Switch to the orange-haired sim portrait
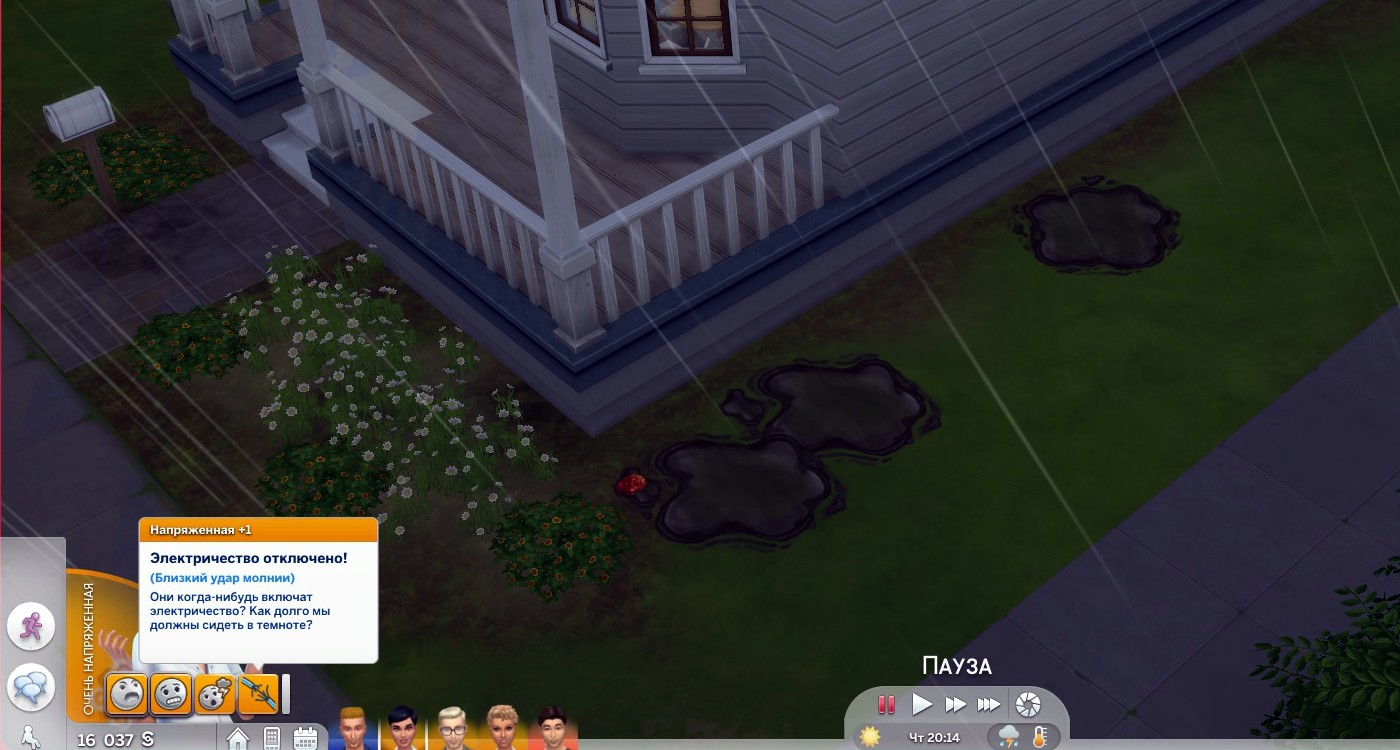Image resolution: width=1400 pixels, height=750 pixels. click(x=353, y=729)
